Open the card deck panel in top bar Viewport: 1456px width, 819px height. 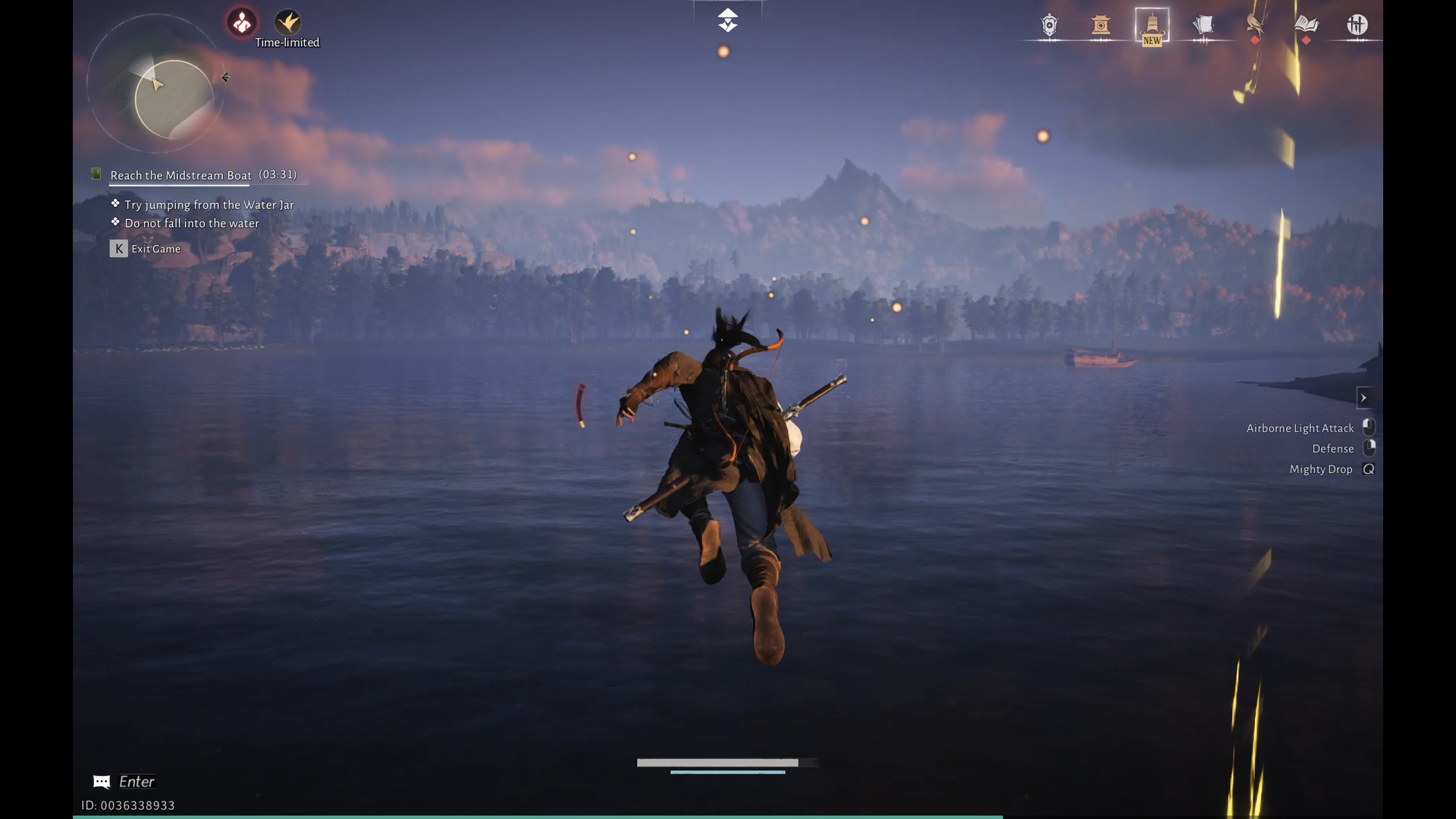click(1203, 24)
